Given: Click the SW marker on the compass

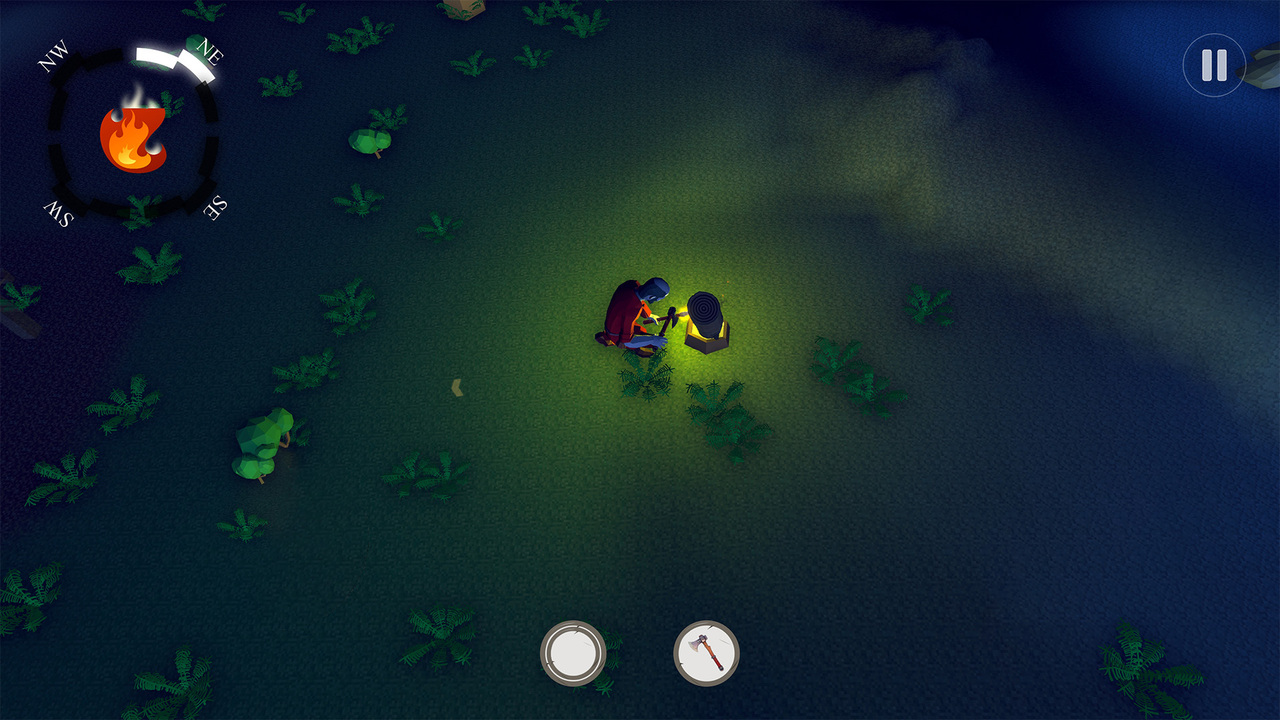Looking at the screenshot, I should [x=56, y=212].
